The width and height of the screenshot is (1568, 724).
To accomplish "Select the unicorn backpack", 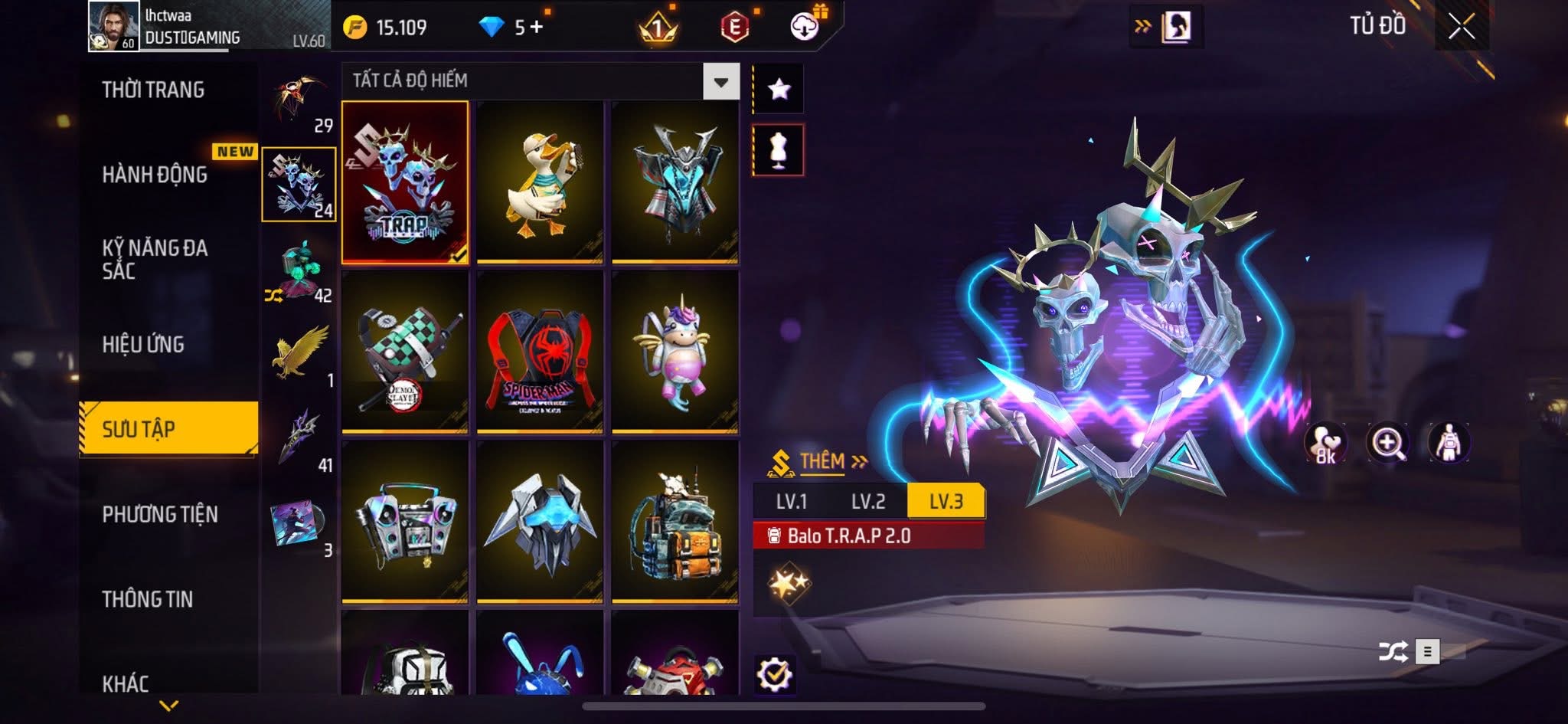I will [x=675, y=352].
